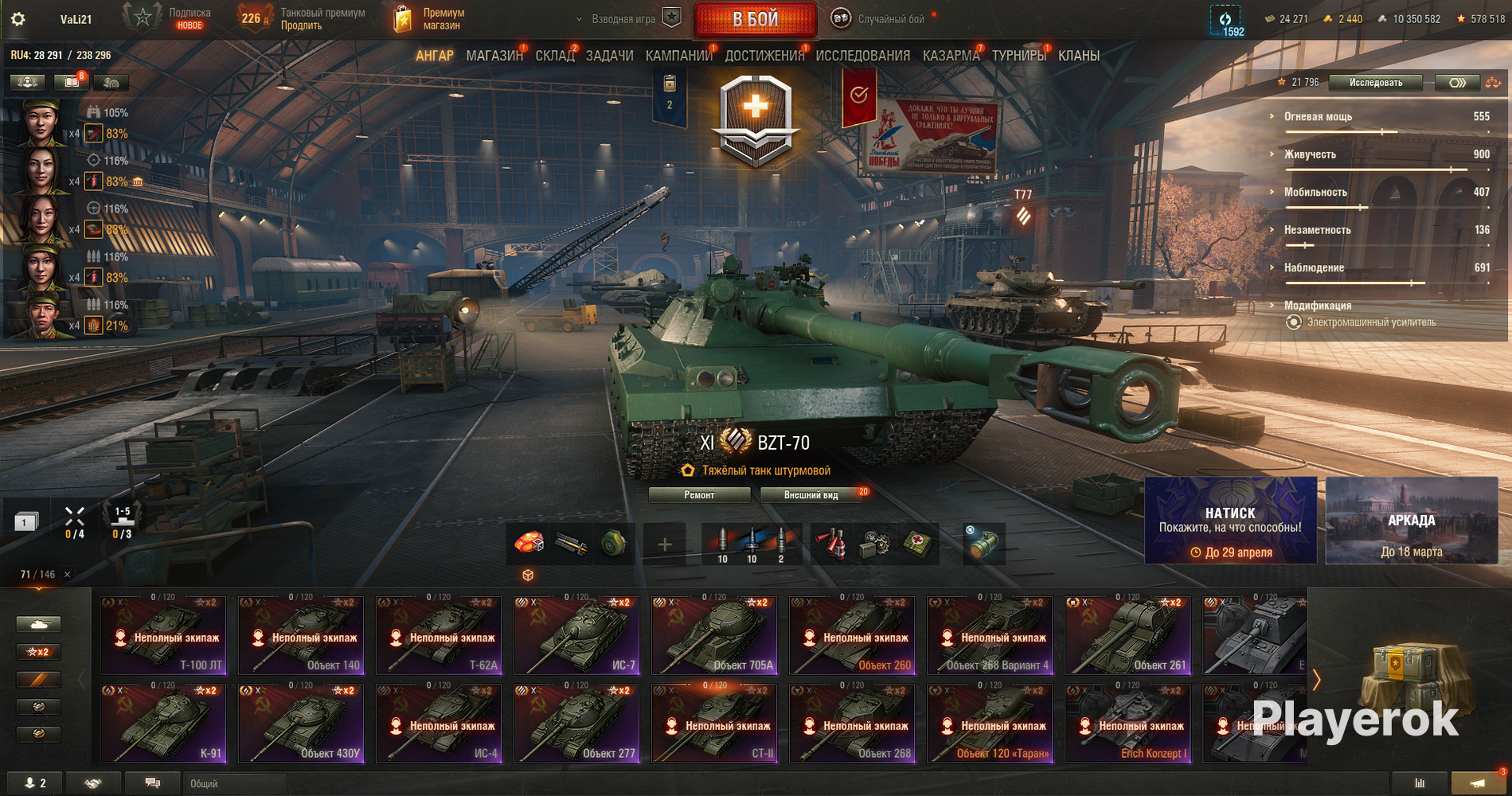Go to the ЗАДАЧИ tab
Image resolution: width=1512 pixels, height=796 pixels.
click(x=609, y=56)
